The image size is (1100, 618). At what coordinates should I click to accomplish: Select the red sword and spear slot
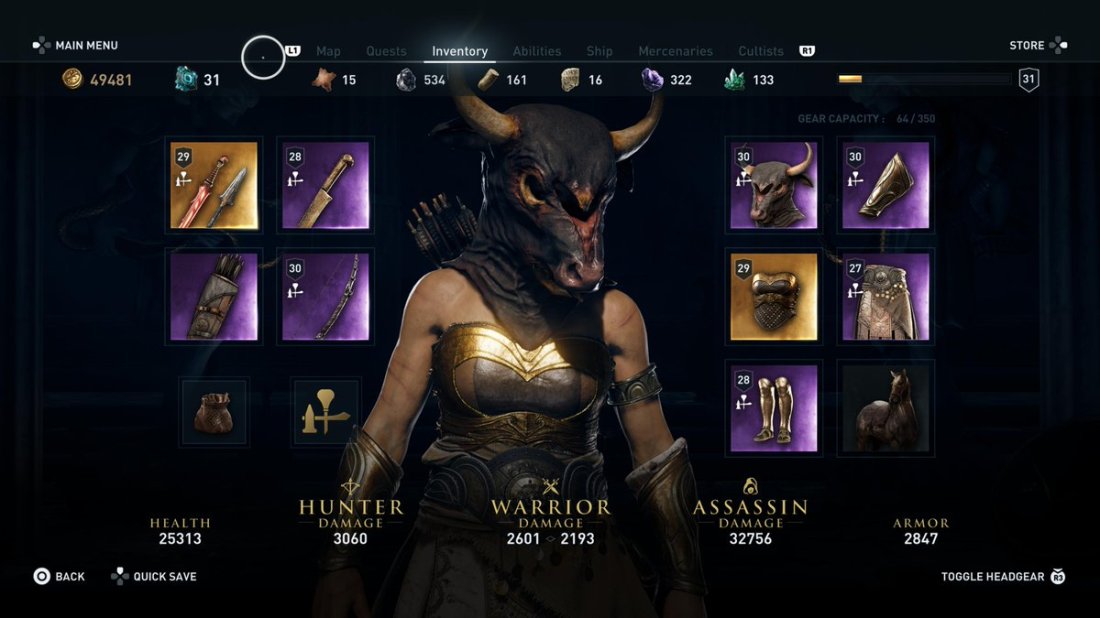214,185
